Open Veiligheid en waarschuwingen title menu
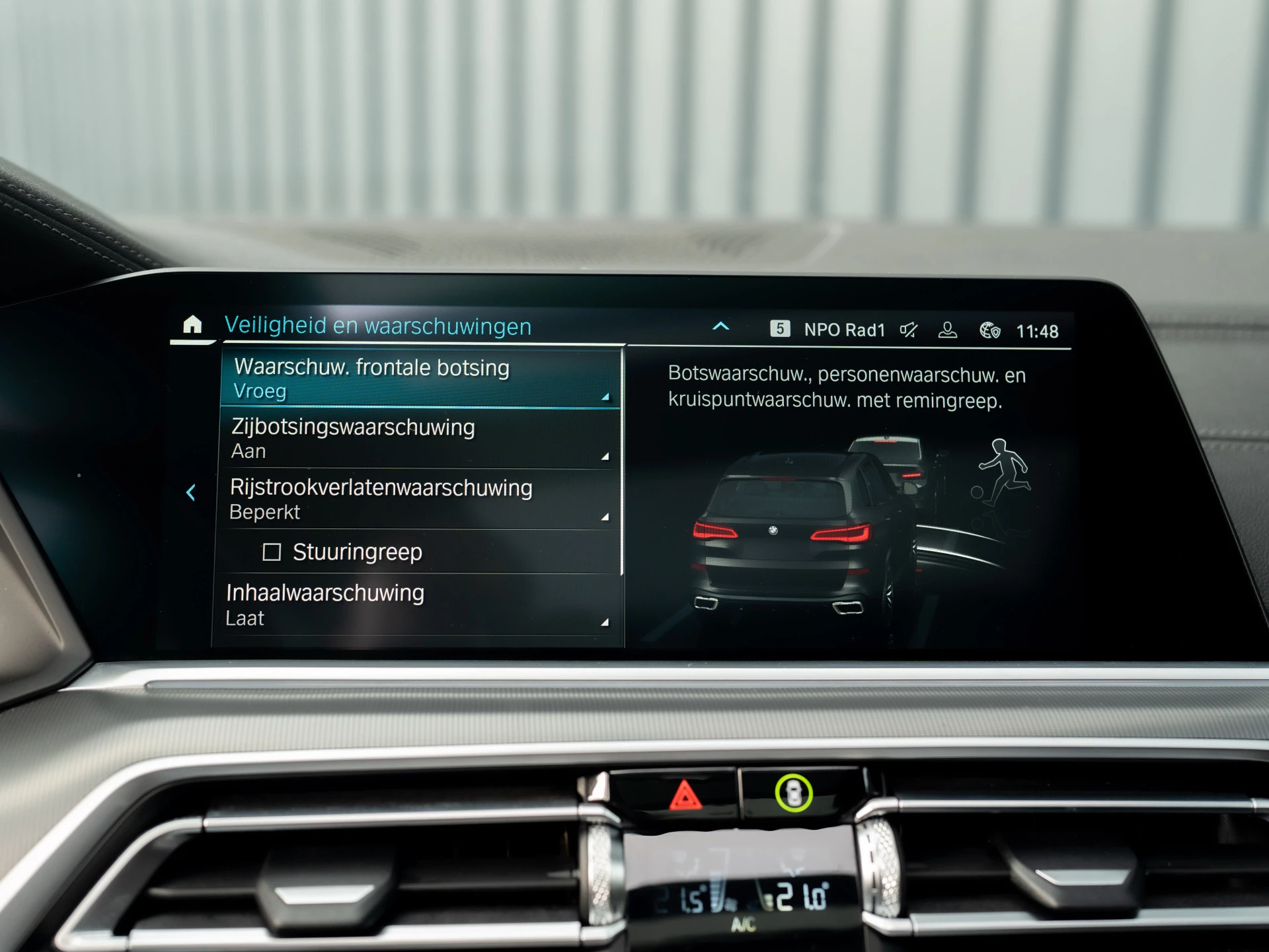 pos(379,326)
